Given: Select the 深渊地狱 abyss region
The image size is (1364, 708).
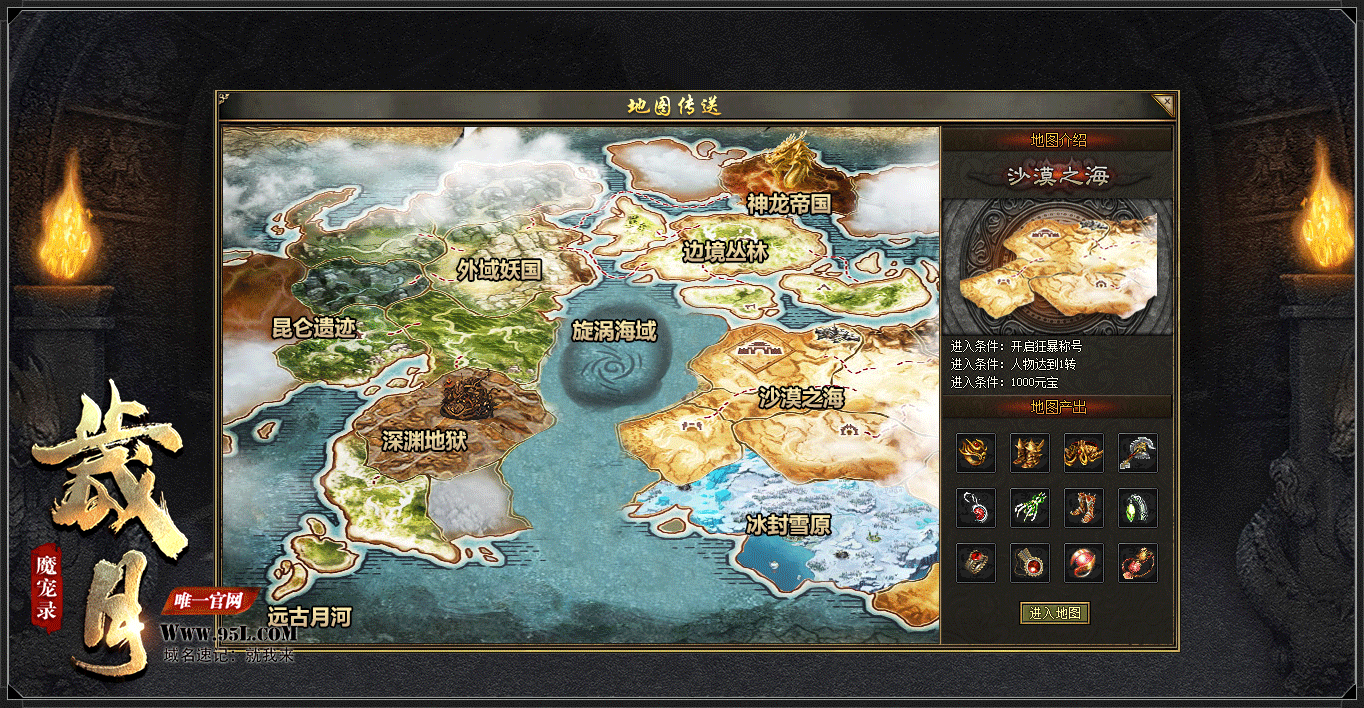Looking at the screenshot, I should tap(424, 440).
